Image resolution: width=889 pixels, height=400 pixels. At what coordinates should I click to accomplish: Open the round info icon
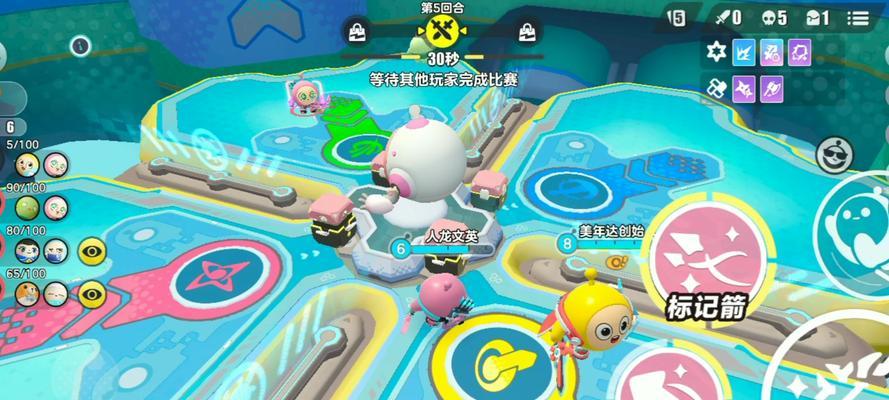[x=82, y=45]
